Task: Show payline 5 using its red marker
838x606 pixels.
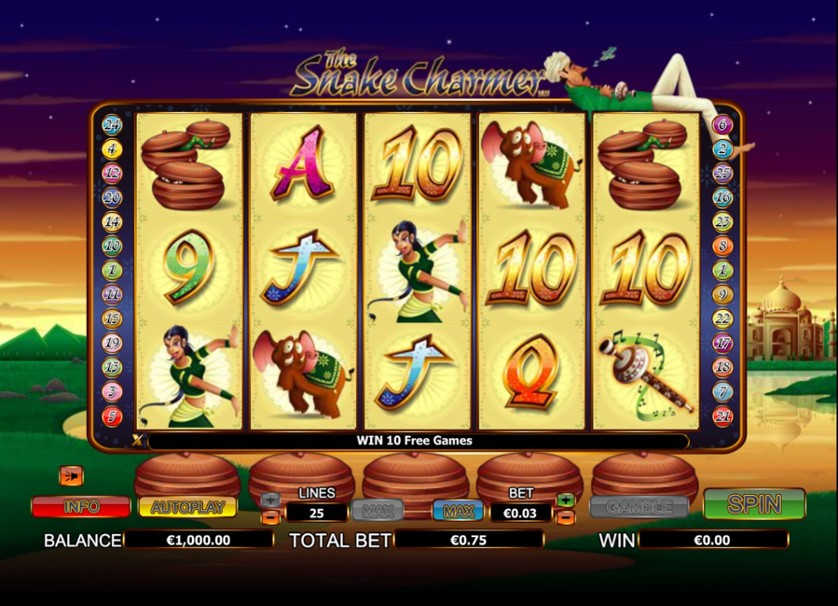Action: point(112,416)
